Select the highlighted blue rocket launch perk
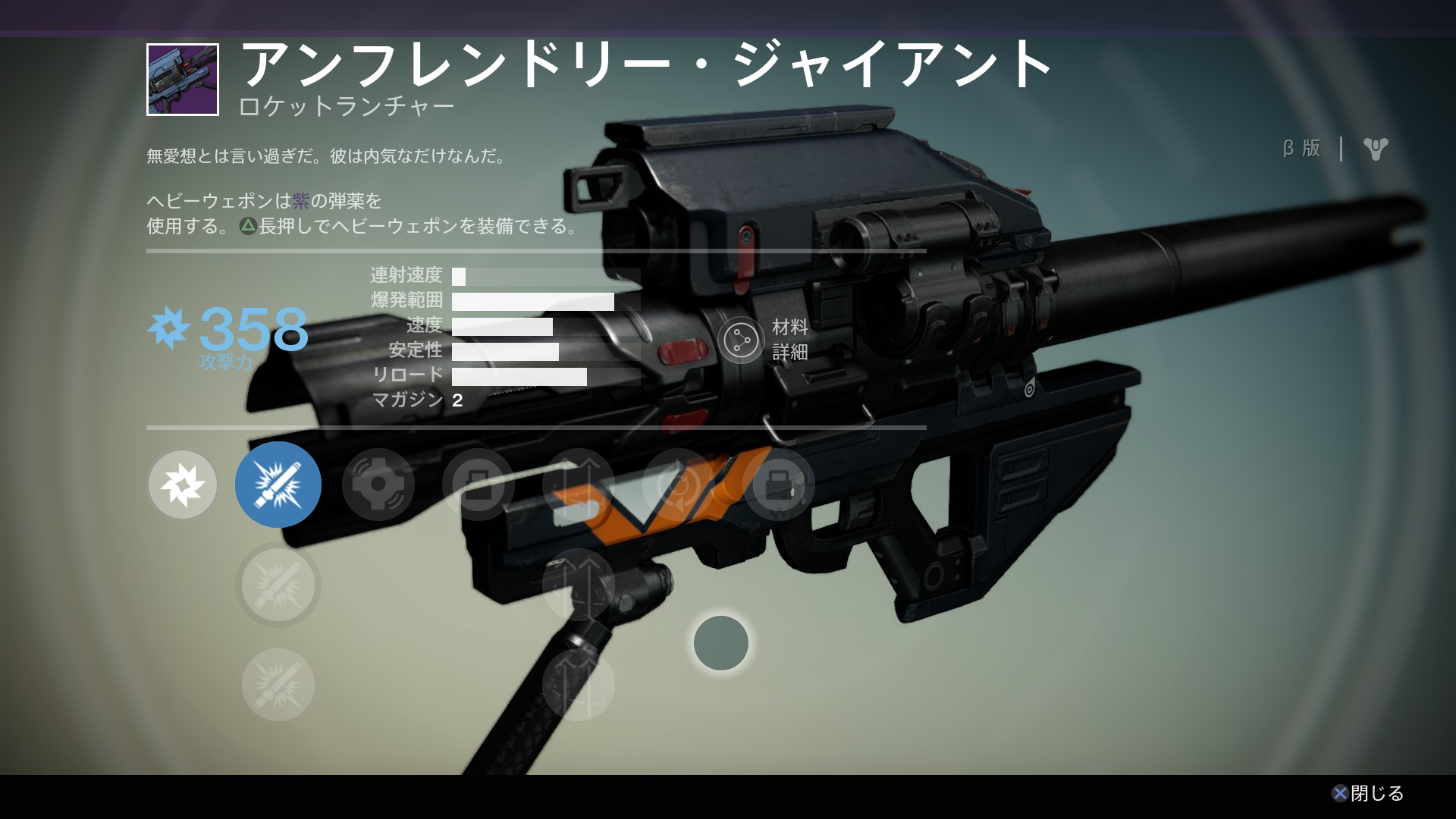Image resolution: width=1456 pixels, height=819 pixels. (x=278, y=485)
